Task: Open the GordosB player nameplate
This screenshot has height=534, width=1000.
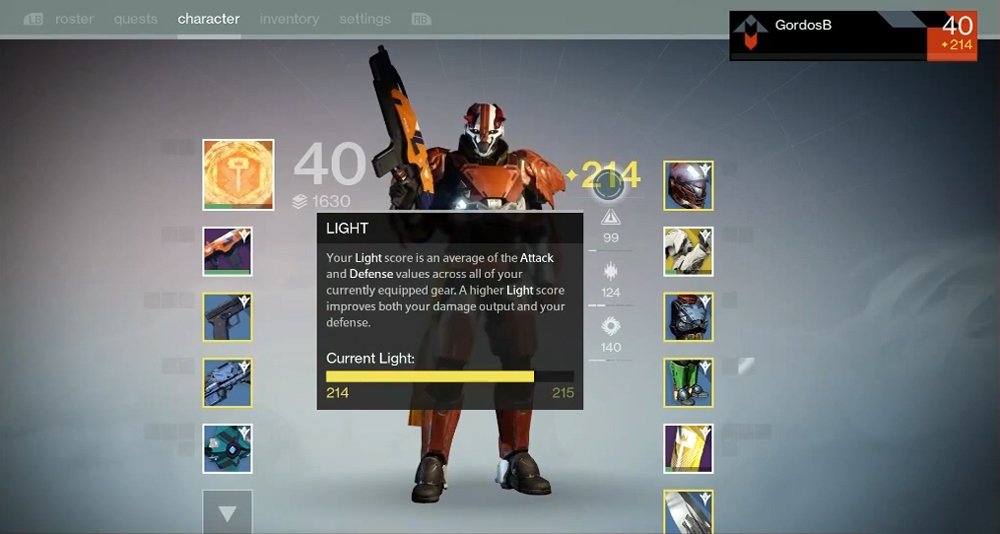Action: [x=828, y=36]
